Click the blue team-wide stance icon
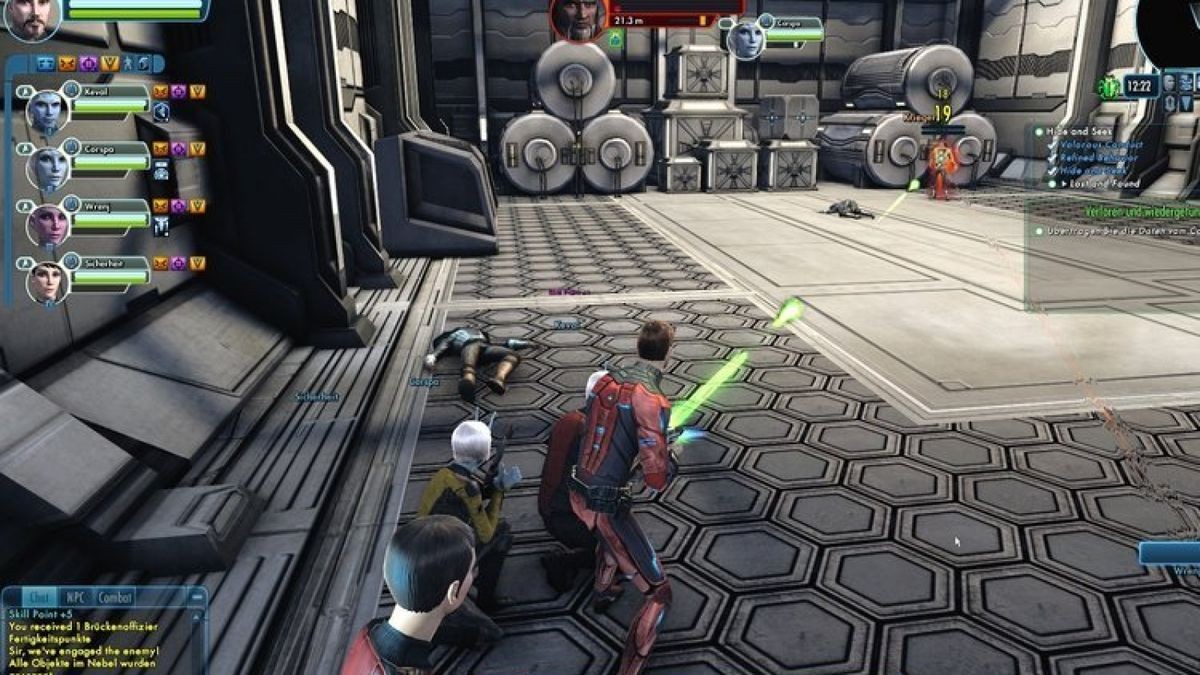This screenshot has width=1200, height=675. pos(46,64)
